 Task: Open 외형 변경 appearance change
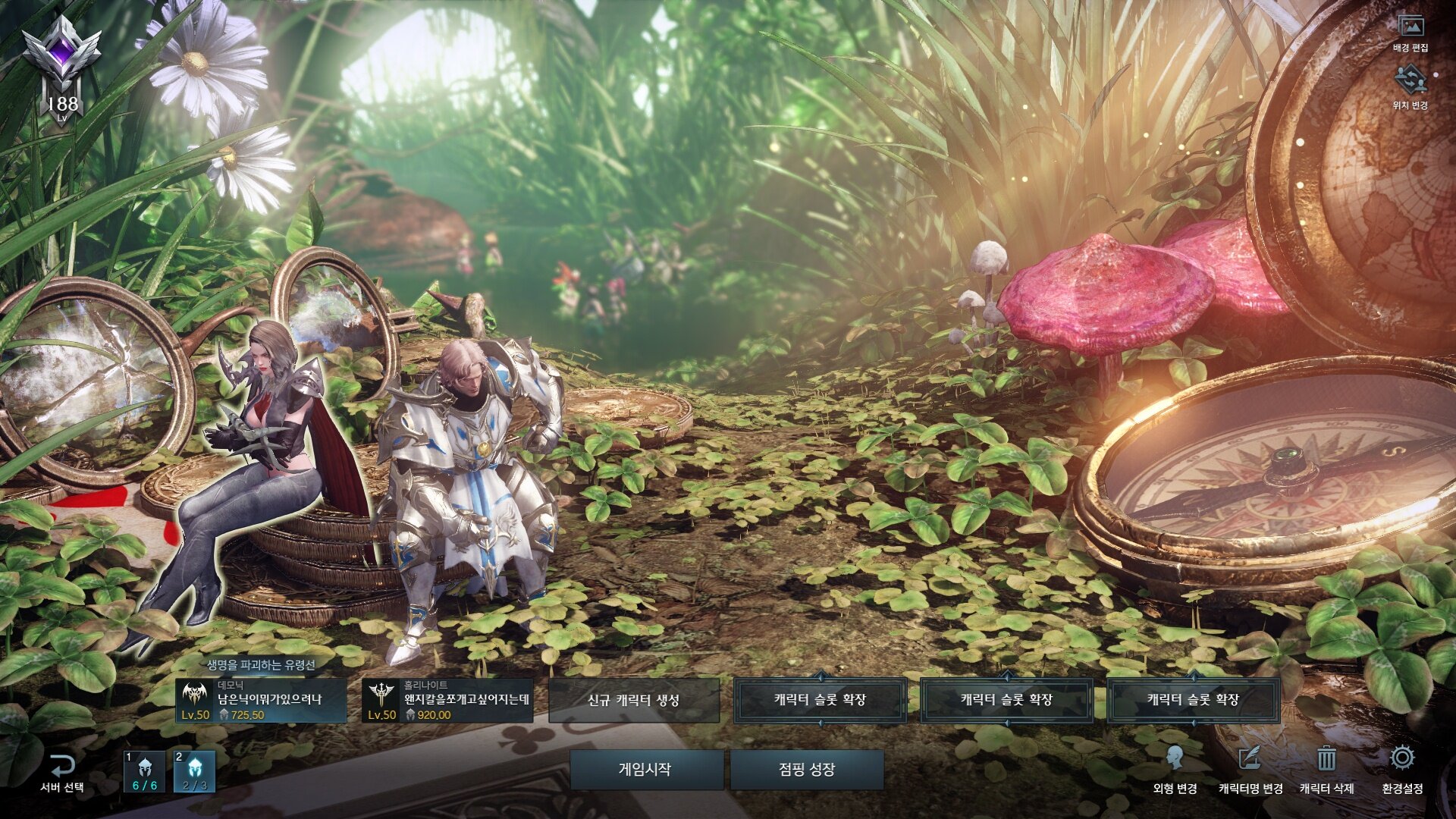pyautogui.click(x=1175, y=769)
